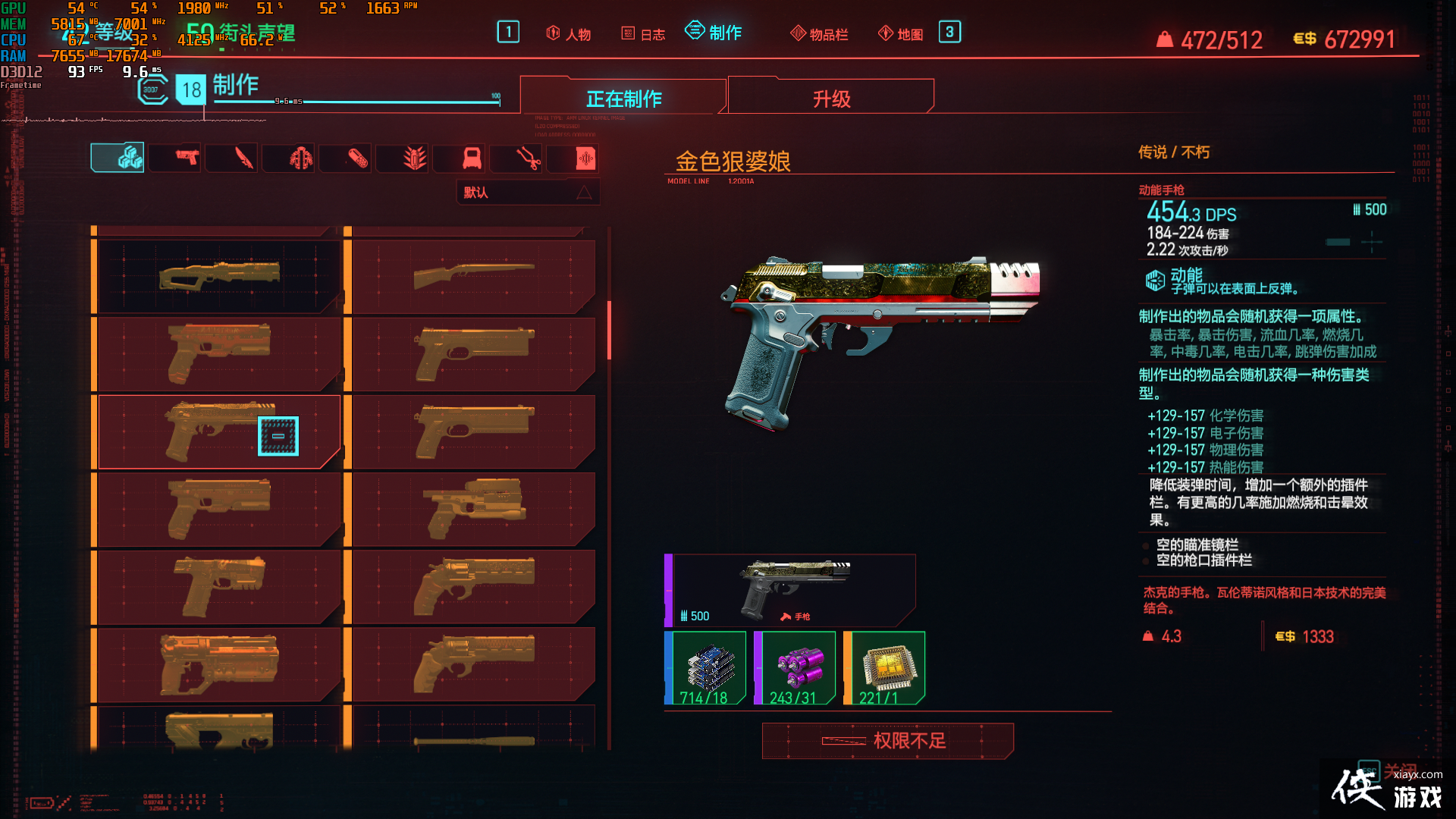
Task: Select the jacket clothing crafting category
Action: tap(288, 158)
